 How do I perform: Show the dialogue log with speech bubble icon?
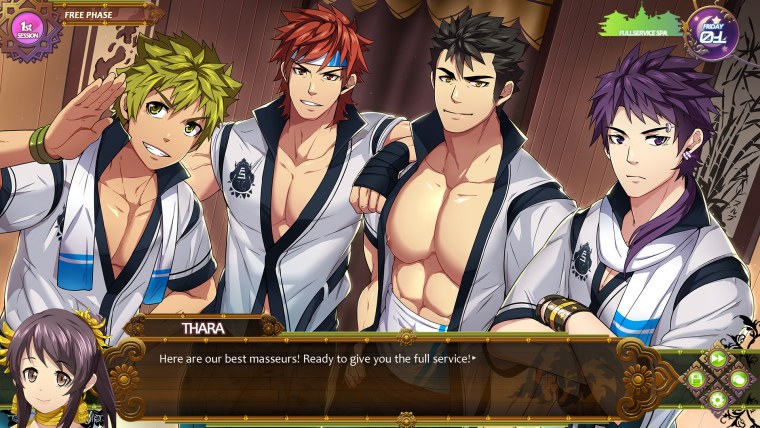738,379
